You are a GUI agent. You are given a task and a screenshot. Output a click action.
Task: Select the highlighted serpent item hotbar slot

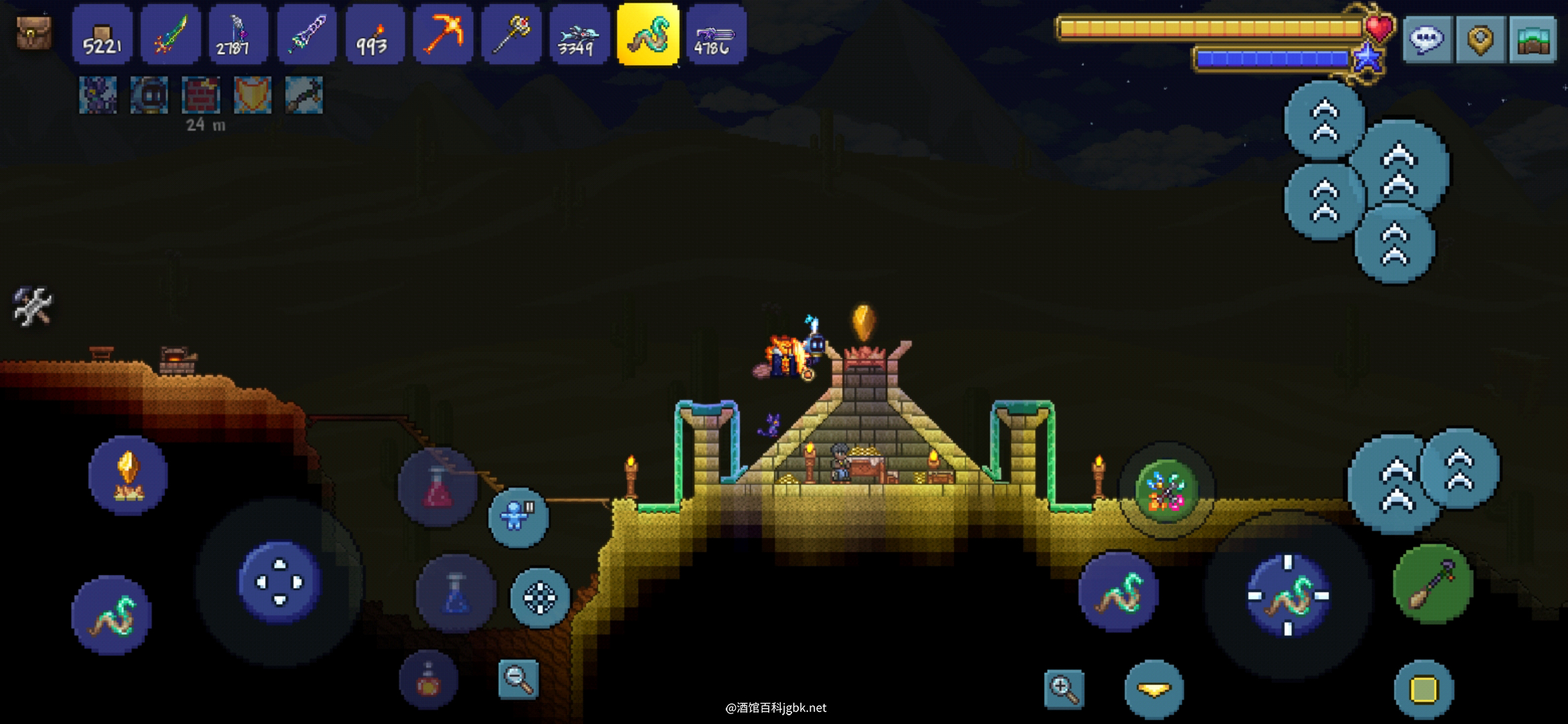(648, 35)
